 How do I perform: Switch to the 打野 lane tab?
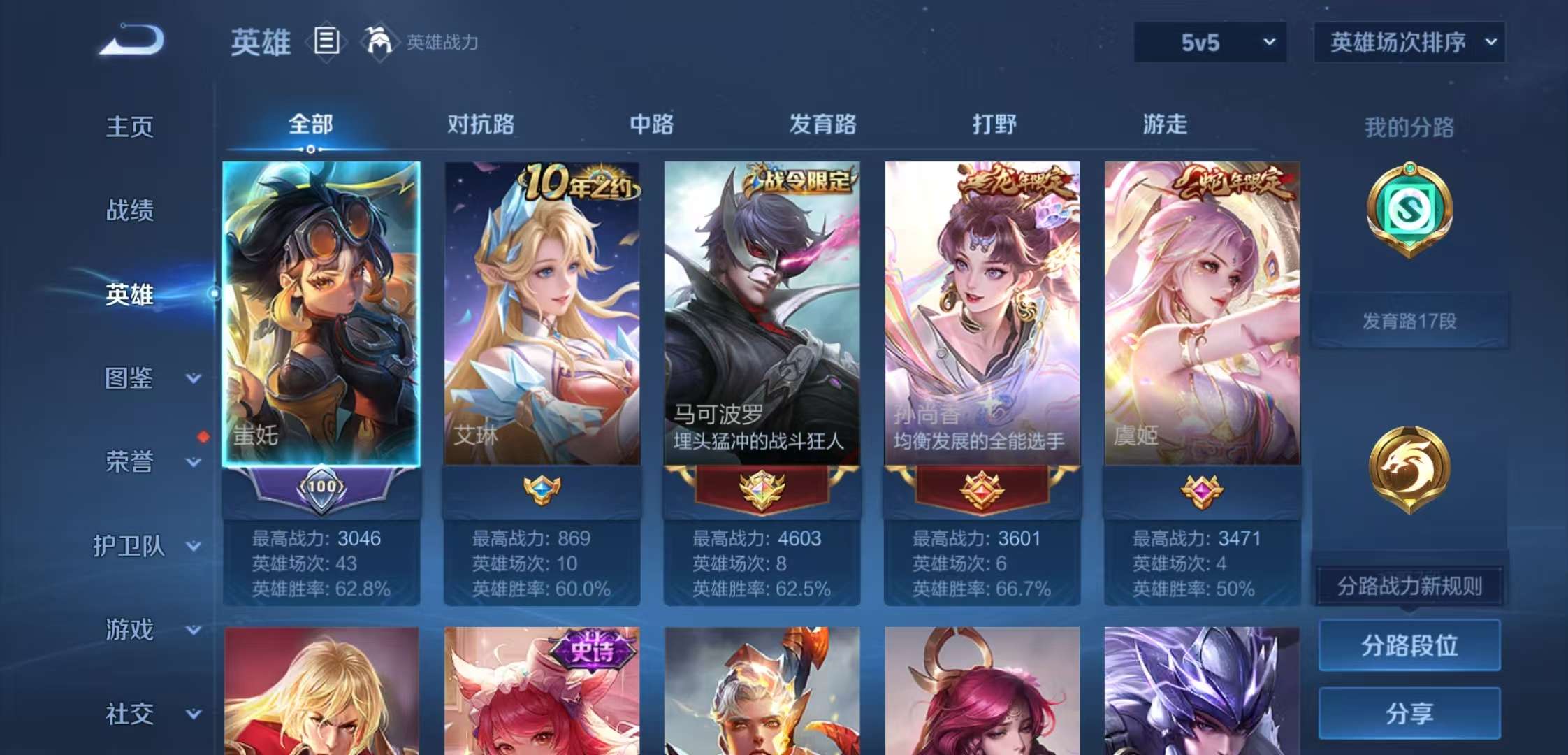[x=995, y=124]
